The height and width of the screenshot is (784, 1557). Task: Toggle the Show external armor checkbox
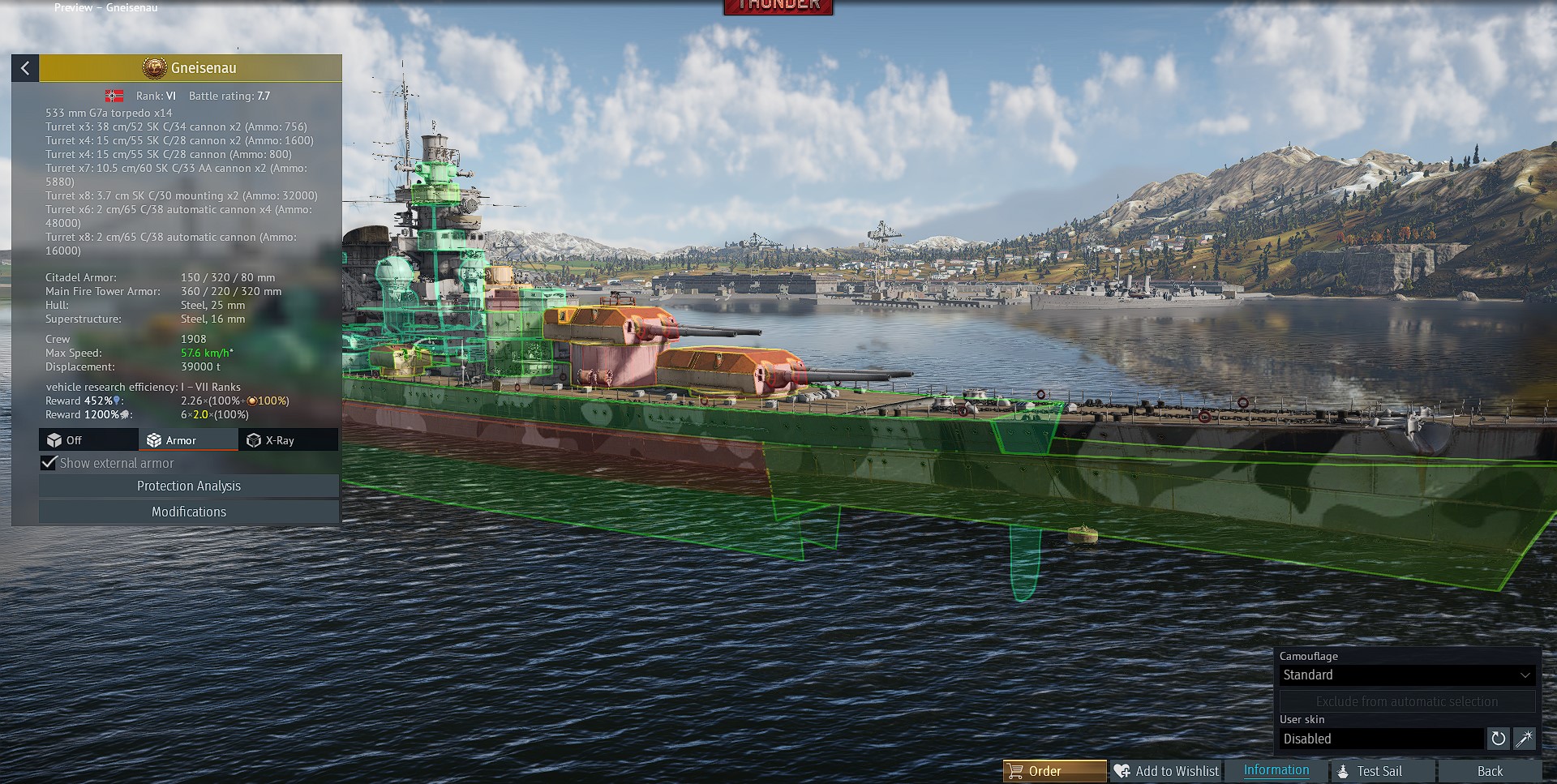(49, 463)
